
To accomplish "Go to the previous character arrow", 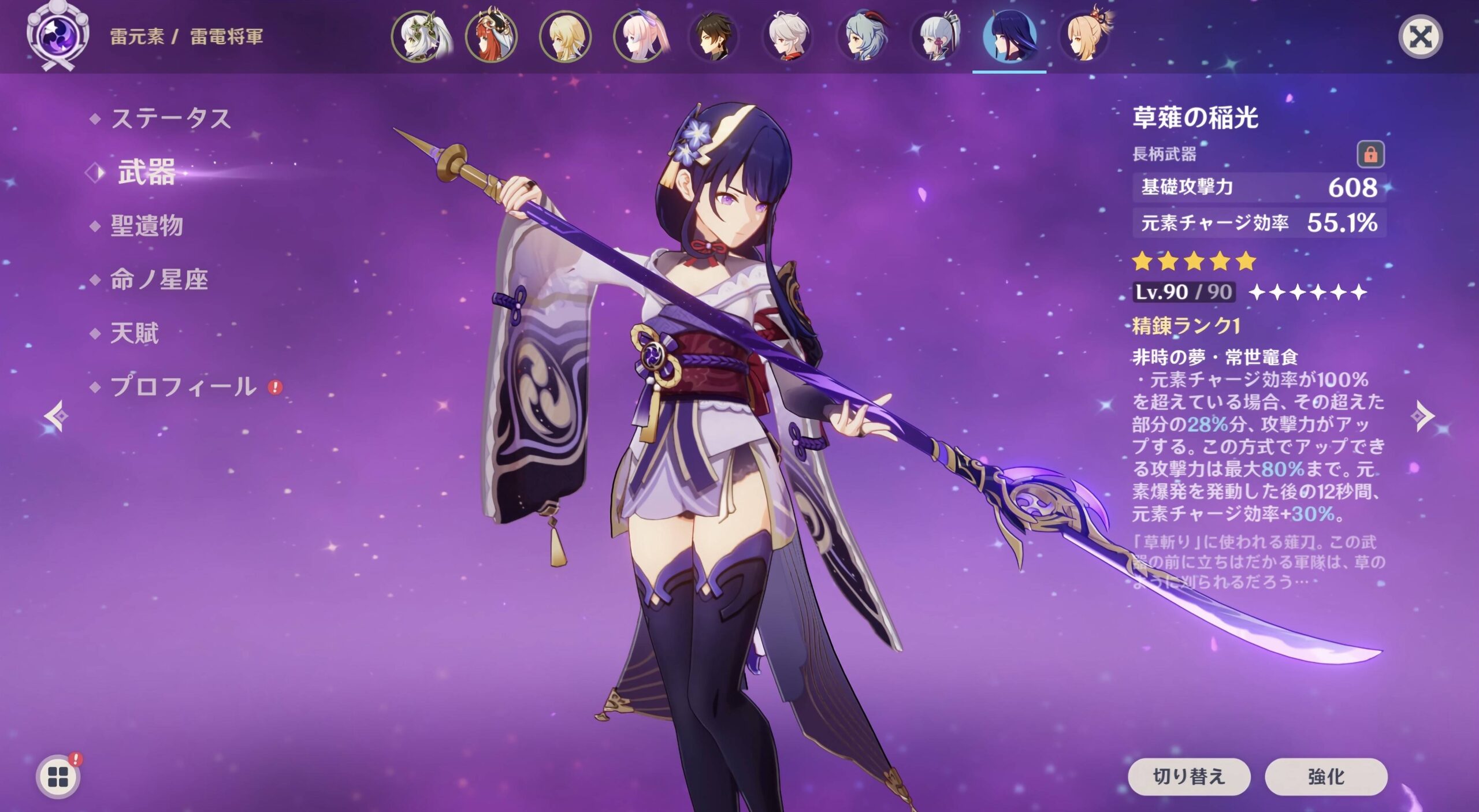I will 57,416.
